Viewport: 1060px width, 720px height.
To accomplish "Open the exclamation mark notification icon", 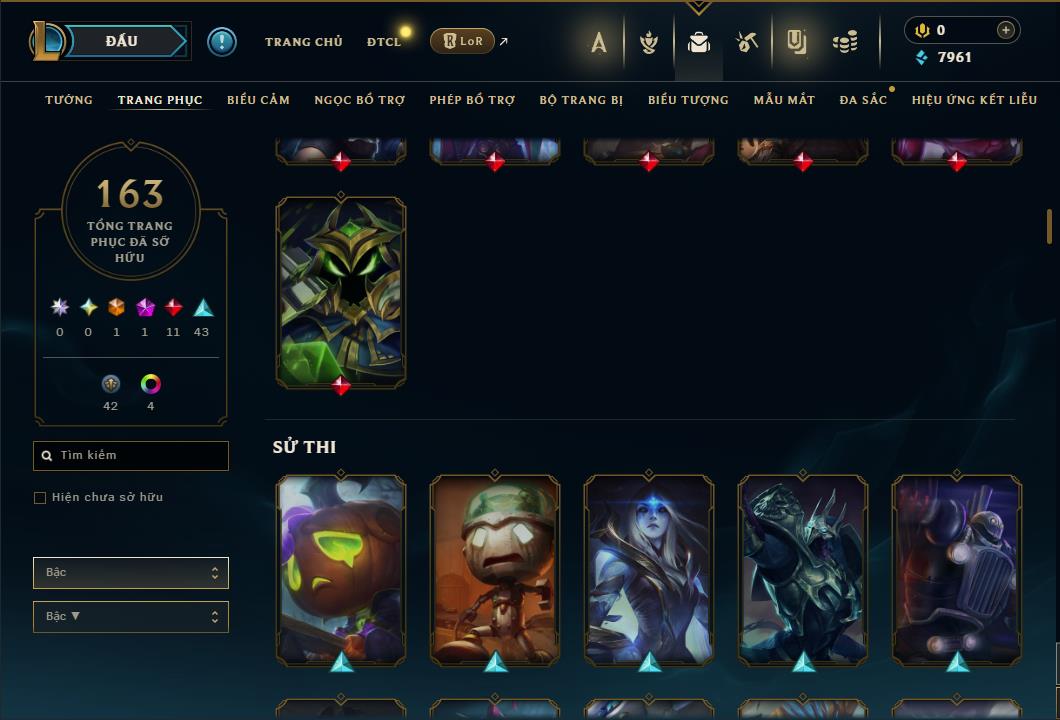I will point(222,41).
